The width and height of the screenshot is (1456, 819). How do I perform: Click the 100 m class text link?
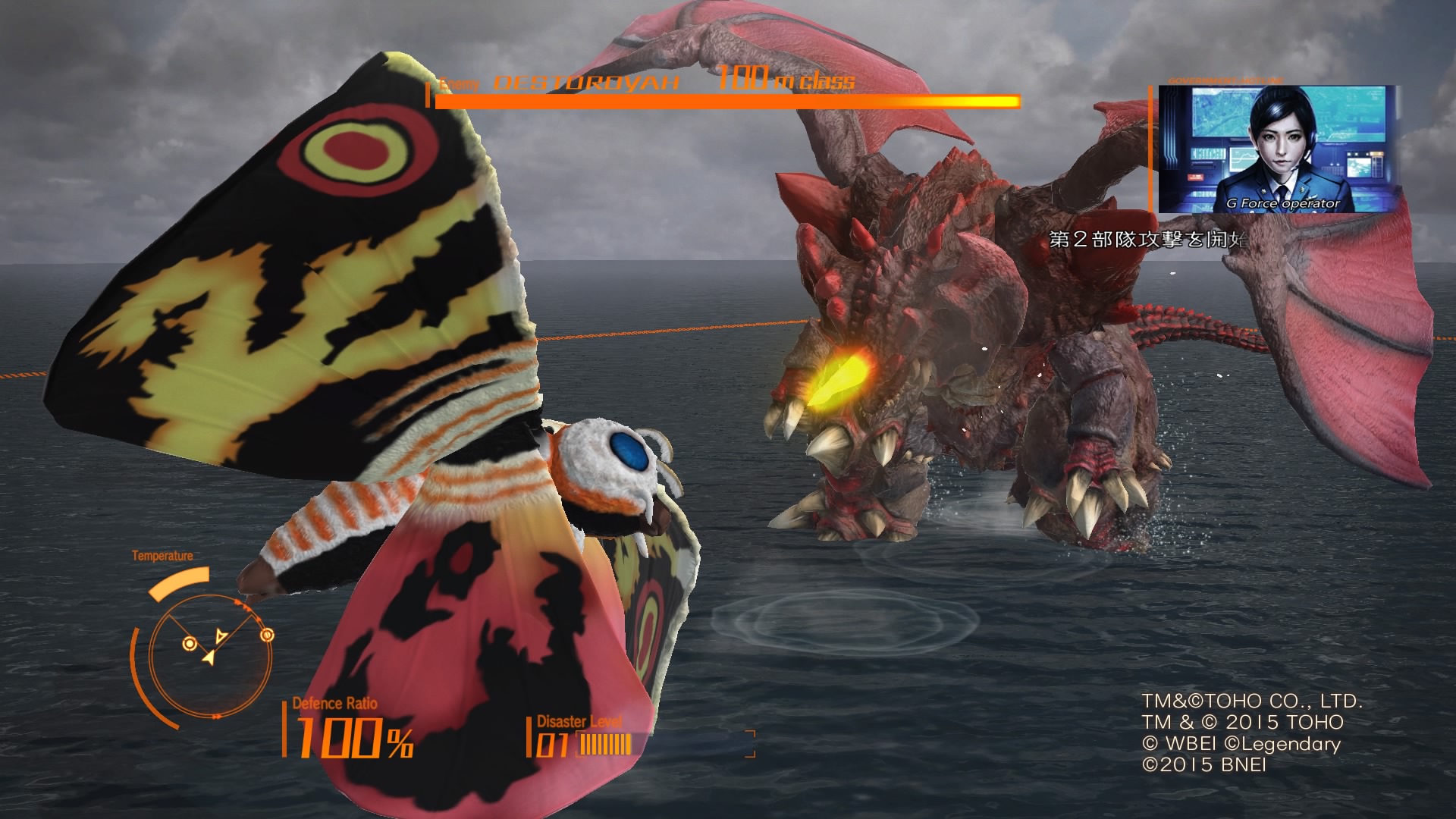coord(785,80)
